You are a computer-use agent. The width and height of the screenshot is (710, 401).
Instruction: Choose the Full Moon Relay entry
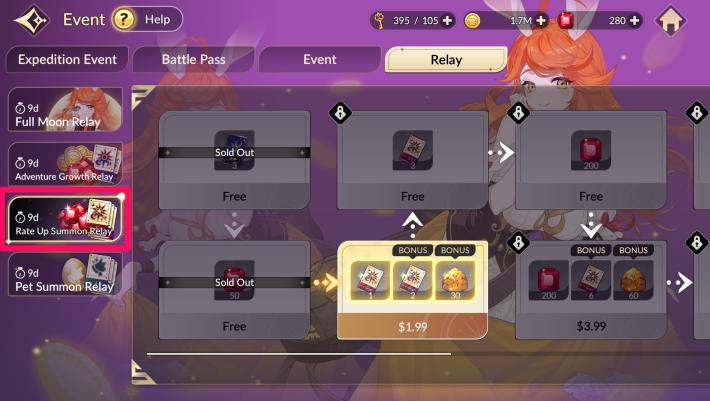(x=65, y=110)
